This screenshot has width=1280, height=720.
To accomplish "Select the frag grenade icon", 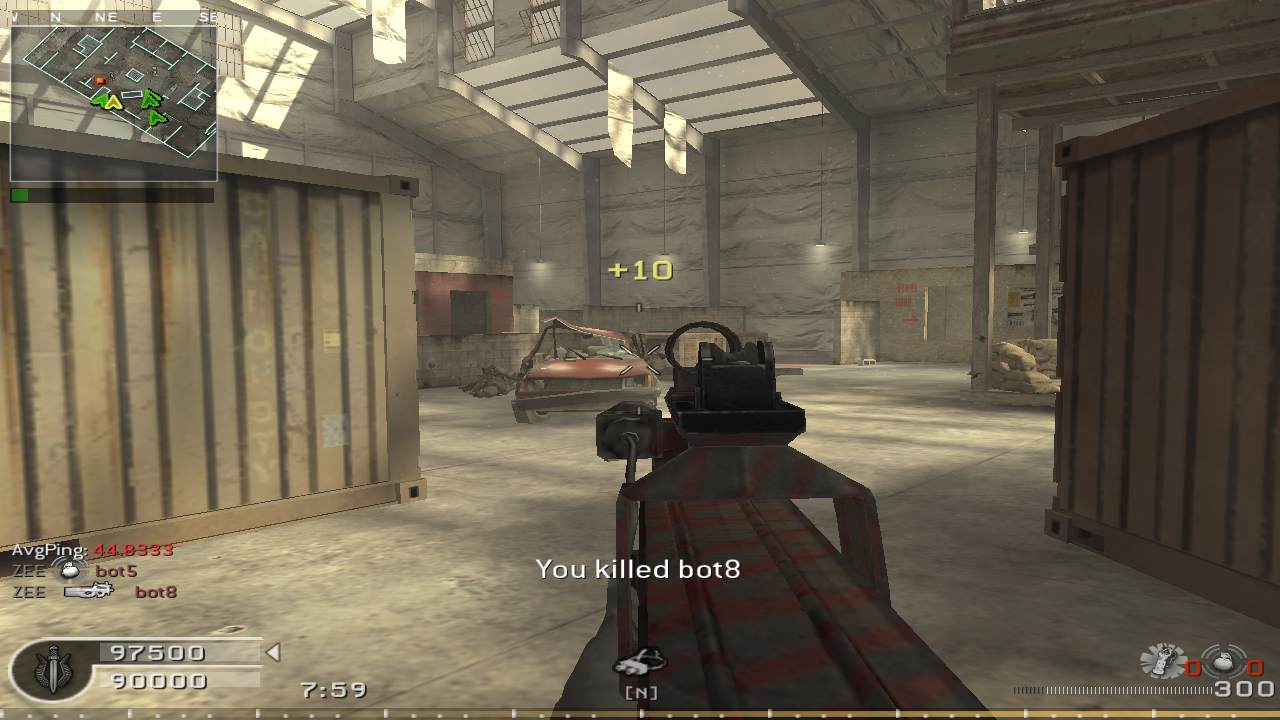I will (x=1224, y=662).
